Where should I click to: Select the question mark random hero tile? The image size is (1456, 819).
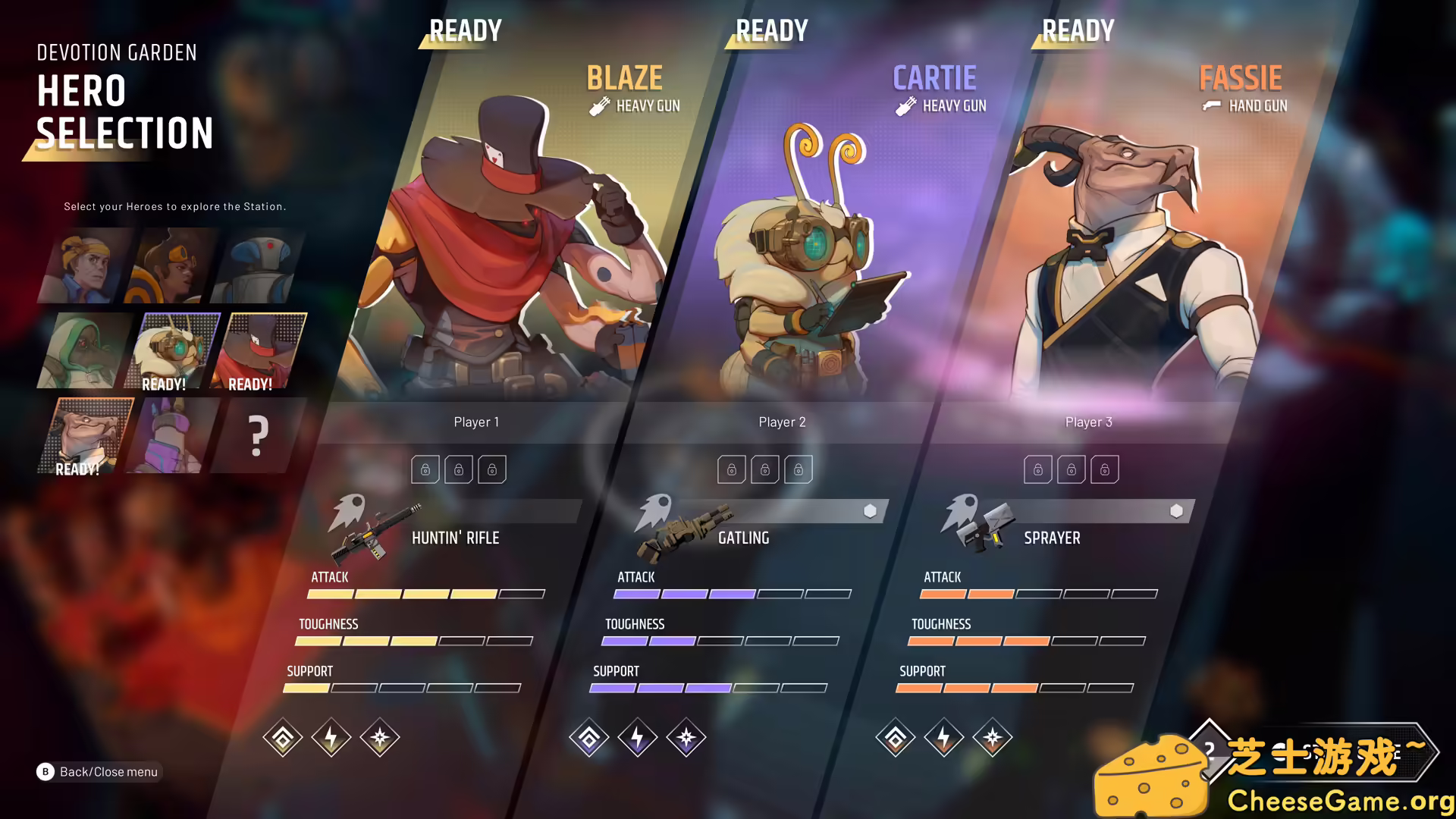[x=258, y=436]
